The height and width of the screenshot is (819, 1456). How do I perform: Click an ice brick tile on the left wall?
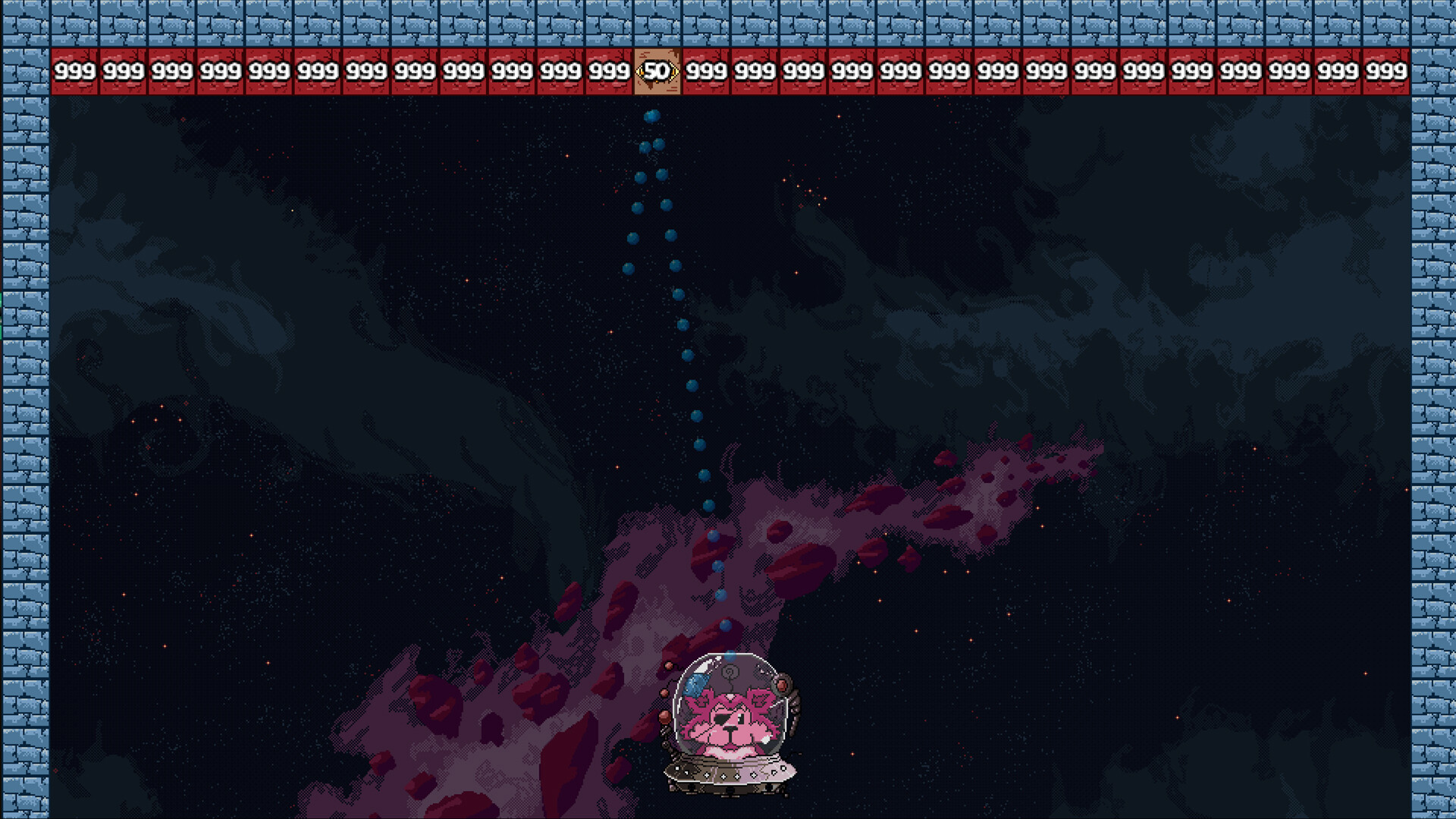(27, 409)
